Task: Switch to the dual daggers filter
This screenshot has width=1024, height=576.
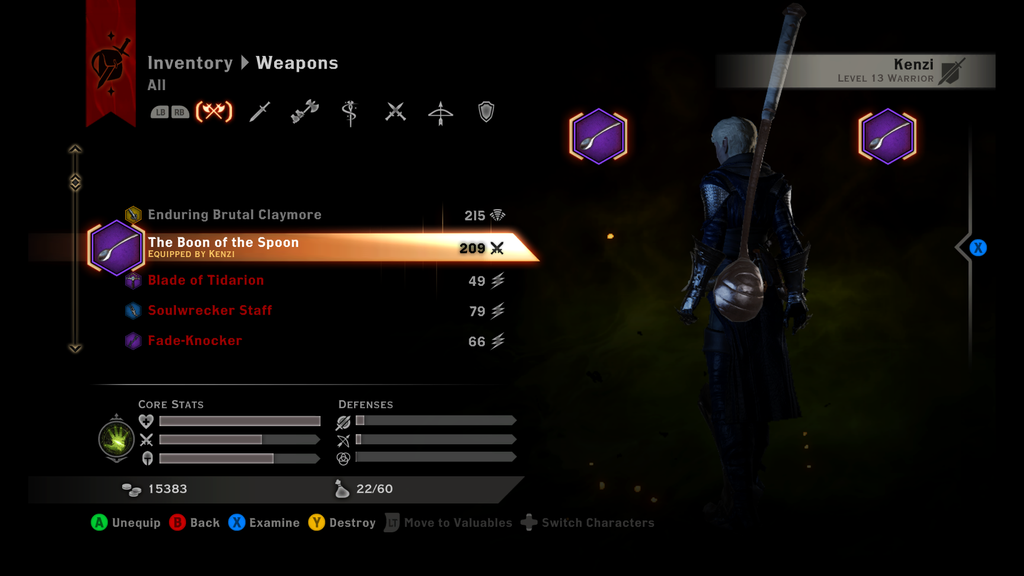Action: click(x=395, y=112)
